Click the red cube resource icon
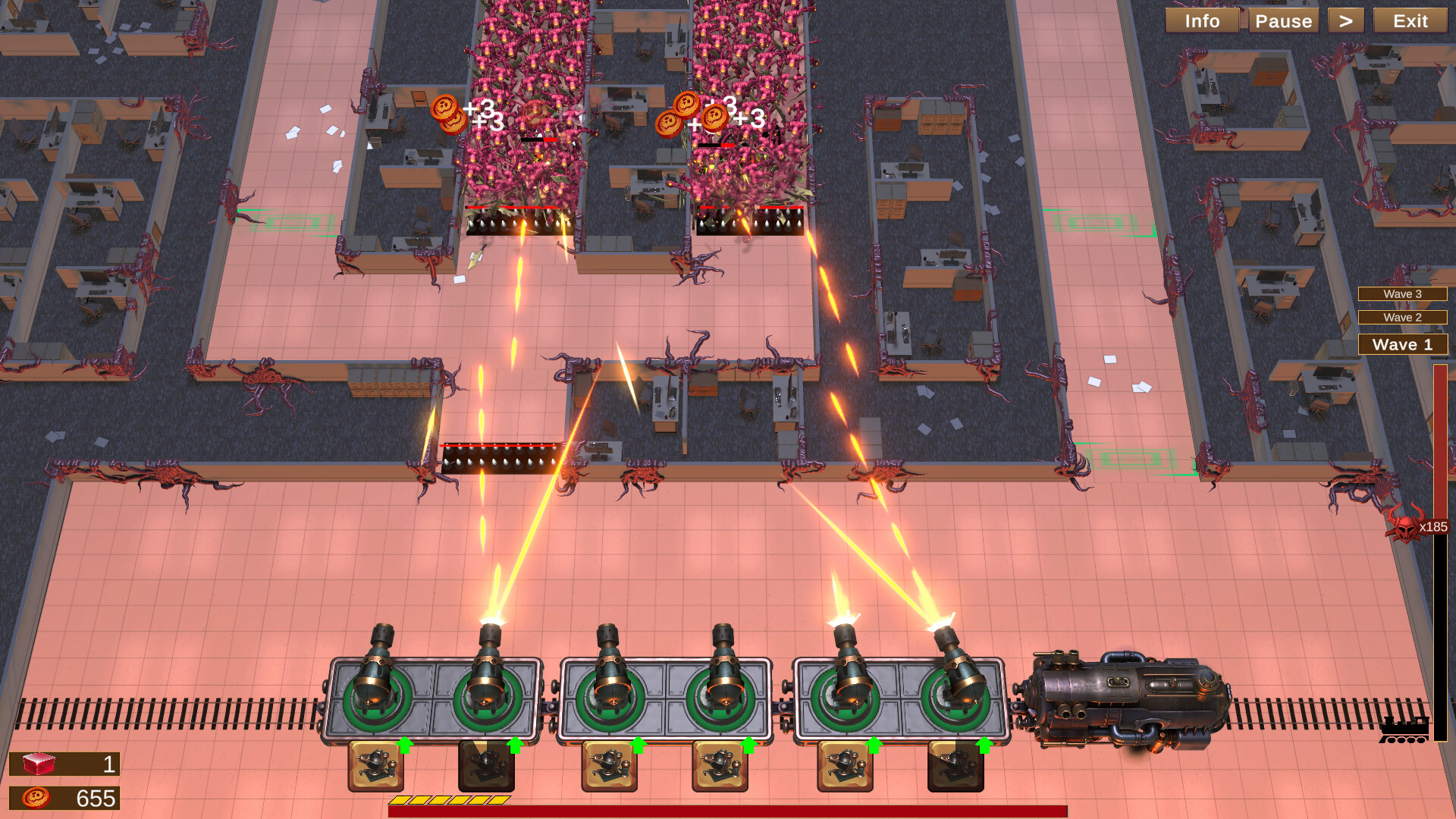This screenshot has width=1456, height=819. 40,764
